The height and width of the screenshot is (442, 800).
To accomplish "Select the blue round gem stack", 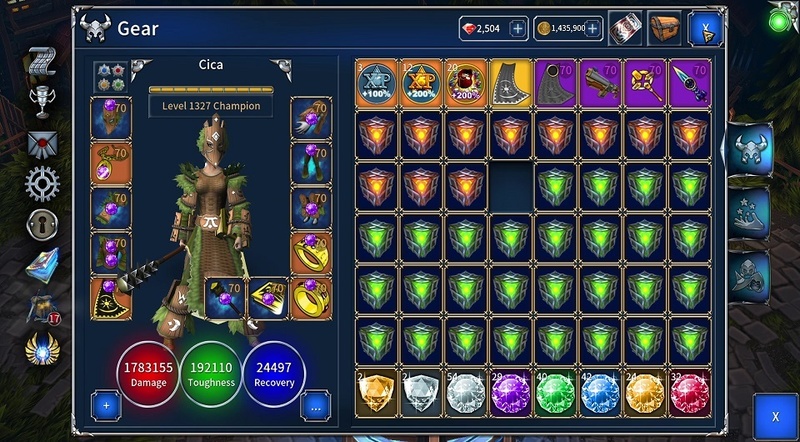I will [602, 391].
